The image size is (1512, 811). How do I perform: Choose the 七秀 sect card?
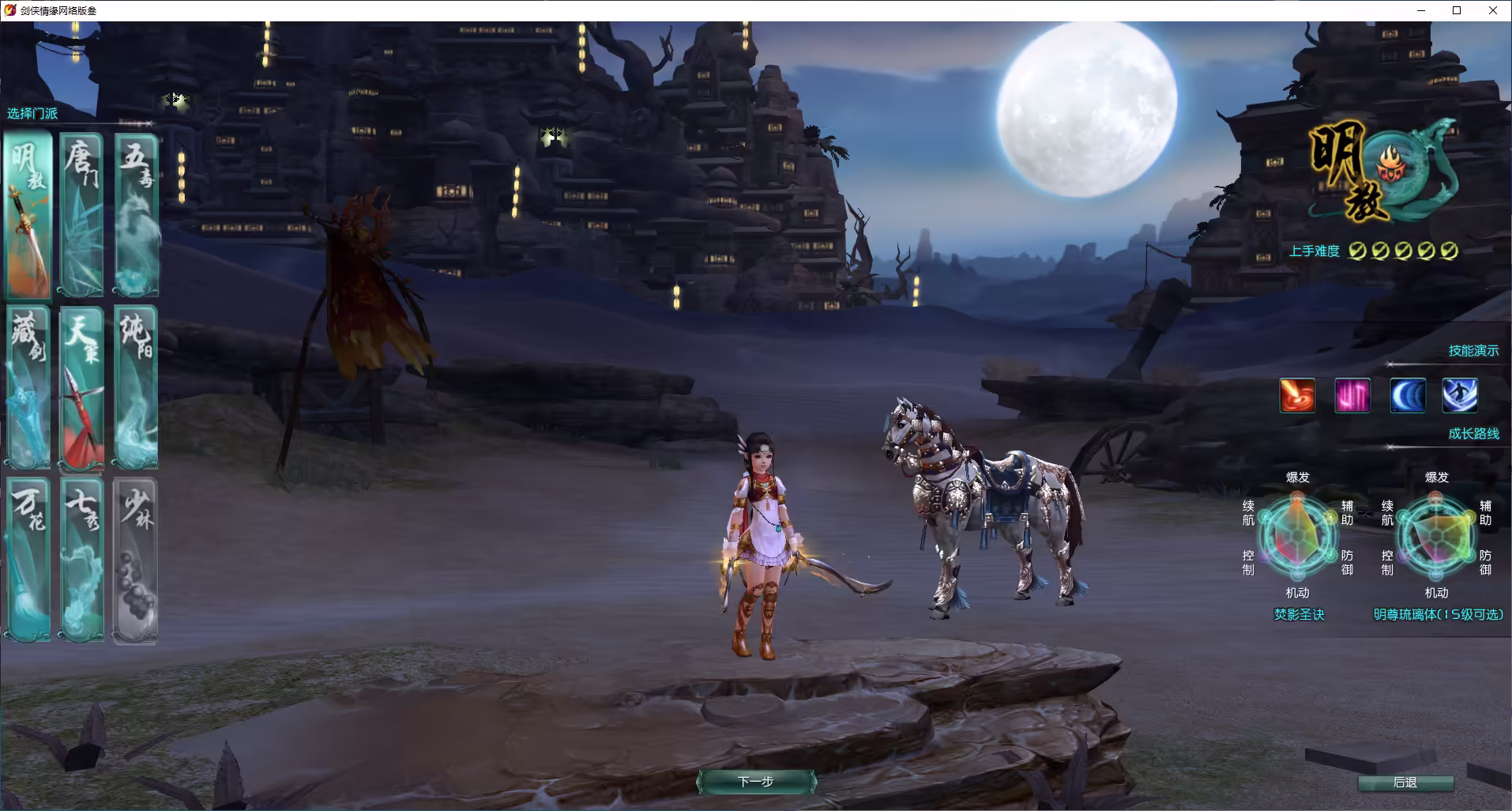click(x=82, y=558)
